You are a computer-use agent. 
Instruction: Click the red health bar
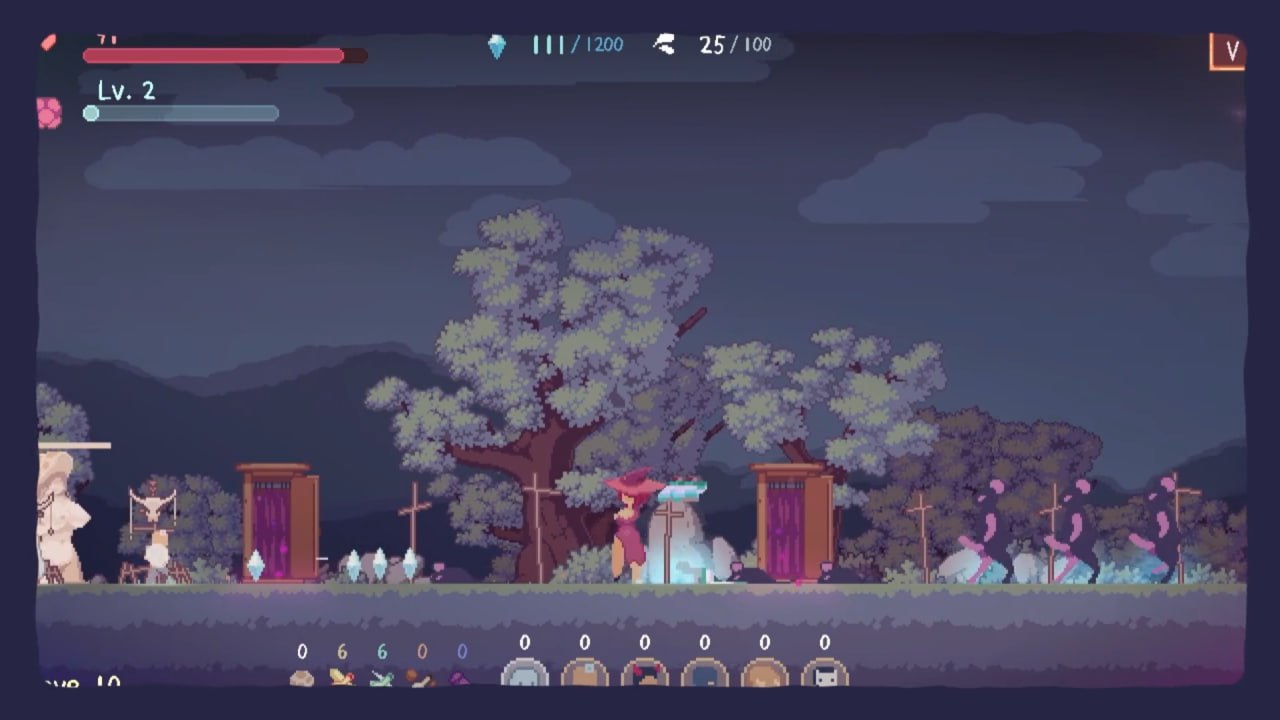220,57
